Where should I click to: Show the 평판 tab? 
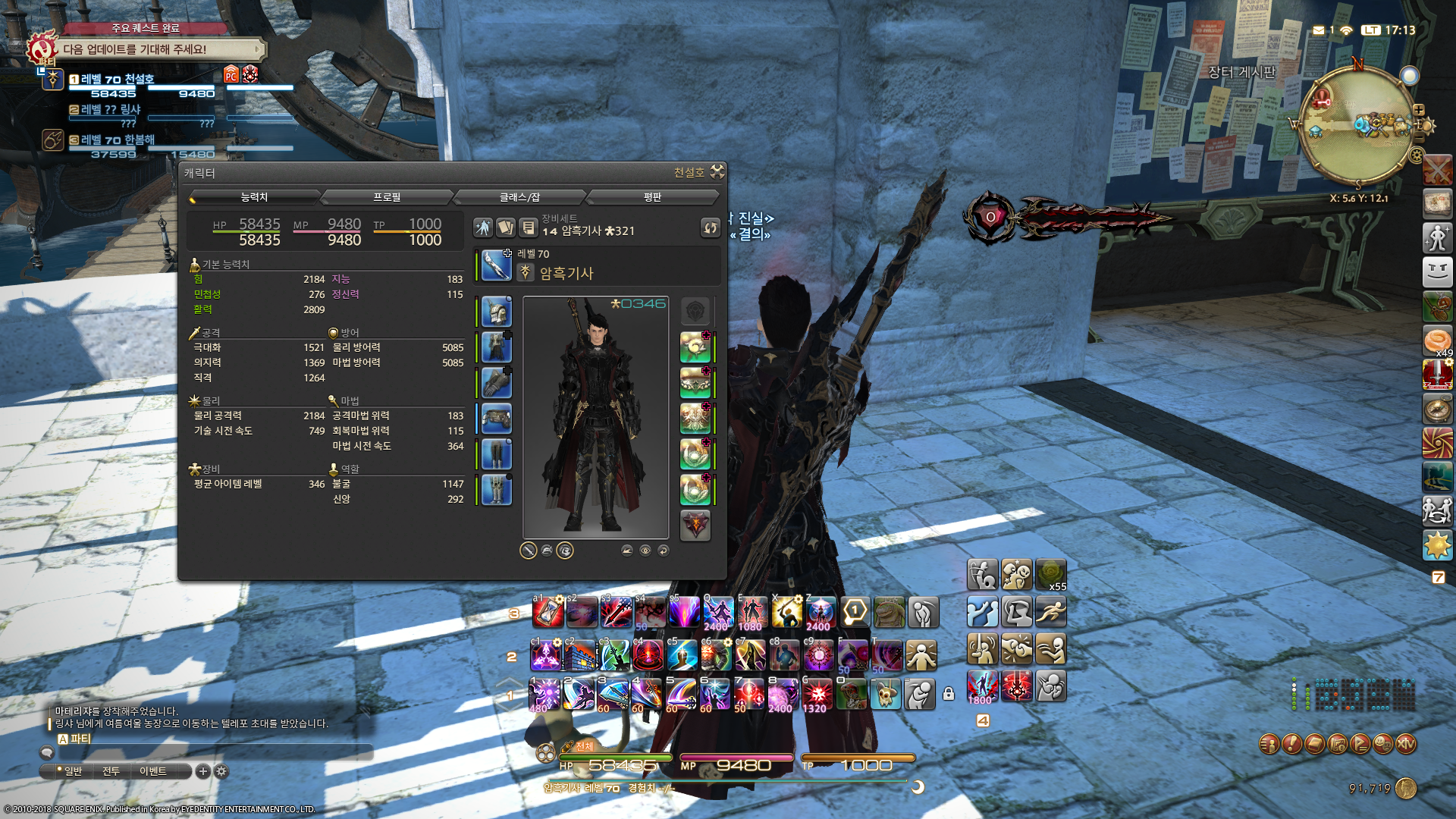652,197
